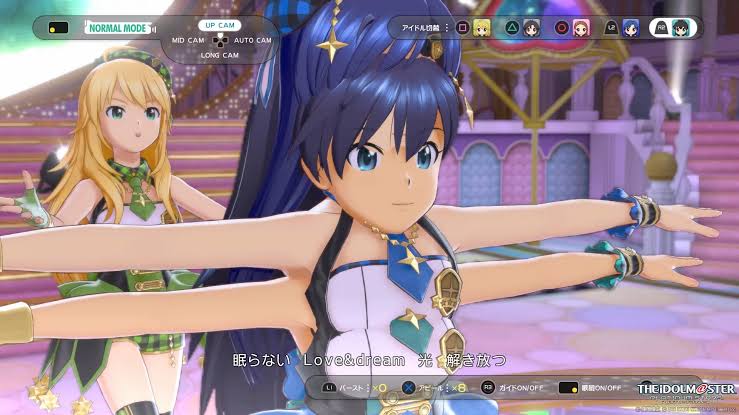739x415 pixels.
Task: Switch camera to LONG CAM
Action: (218, 55)
